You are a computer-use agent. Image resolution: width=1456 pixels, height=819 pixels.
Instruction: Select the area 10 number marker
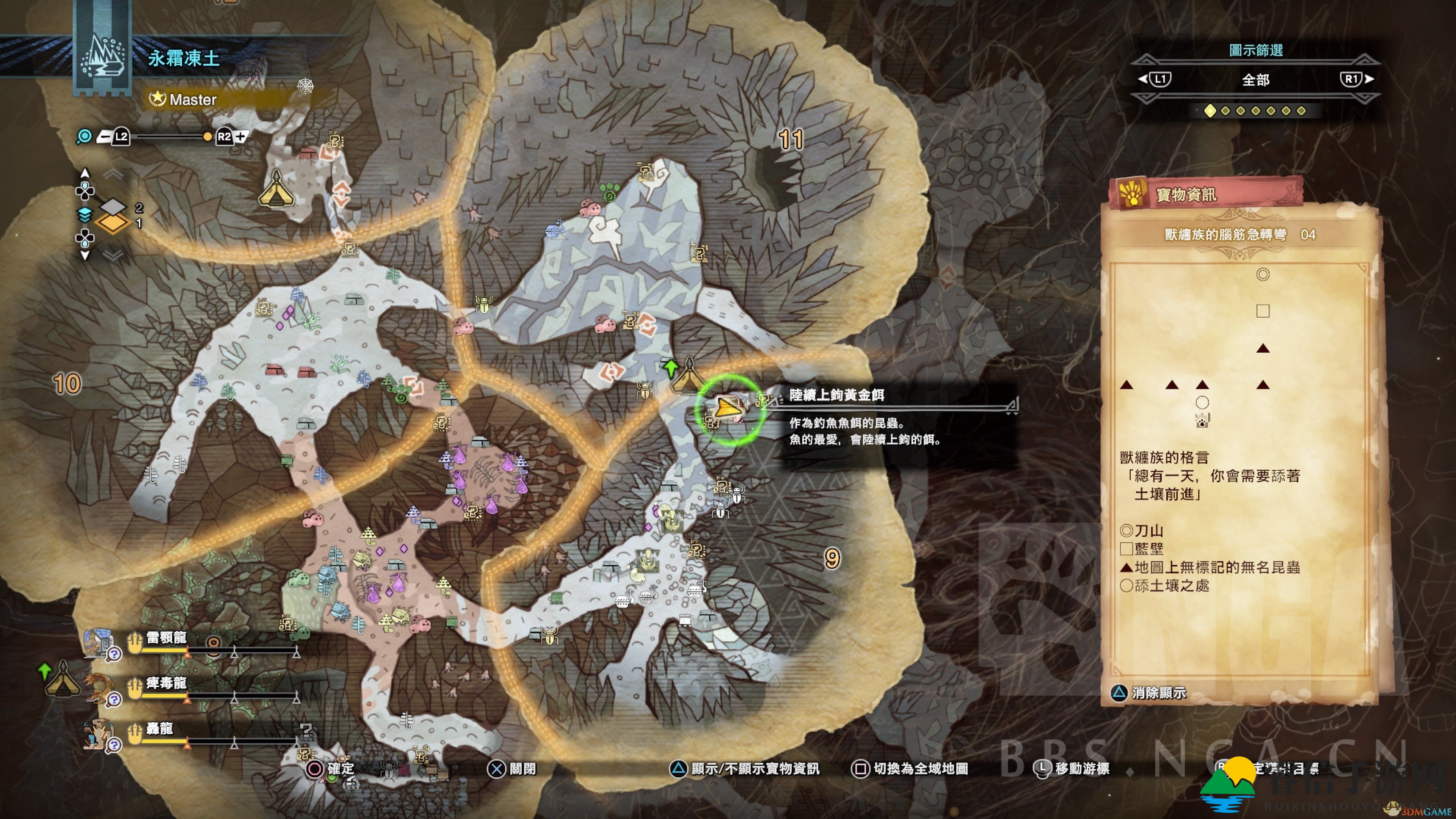(x=67, y=384)
